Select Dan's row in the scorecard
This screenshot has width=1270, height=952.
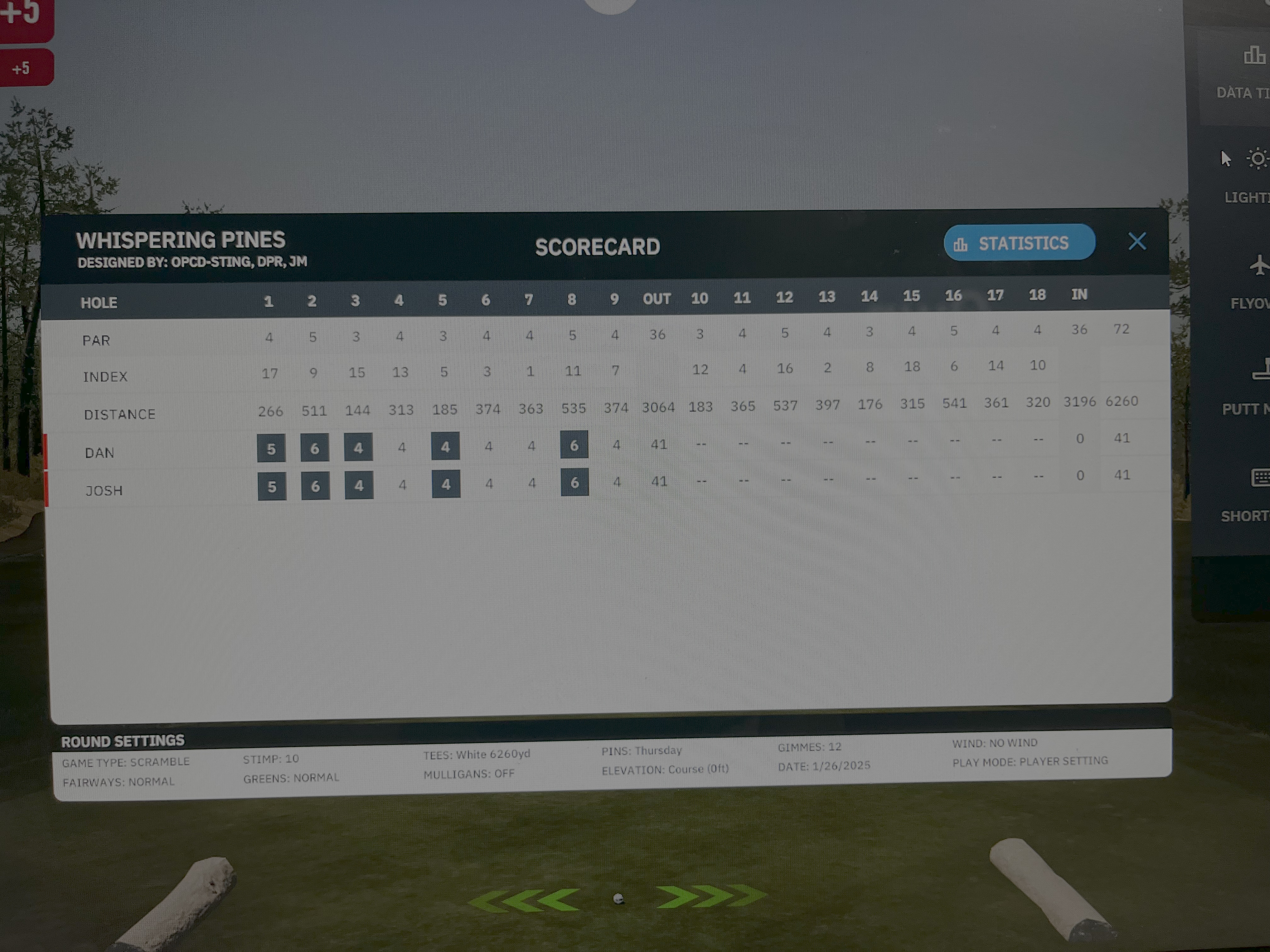point(100,453)
